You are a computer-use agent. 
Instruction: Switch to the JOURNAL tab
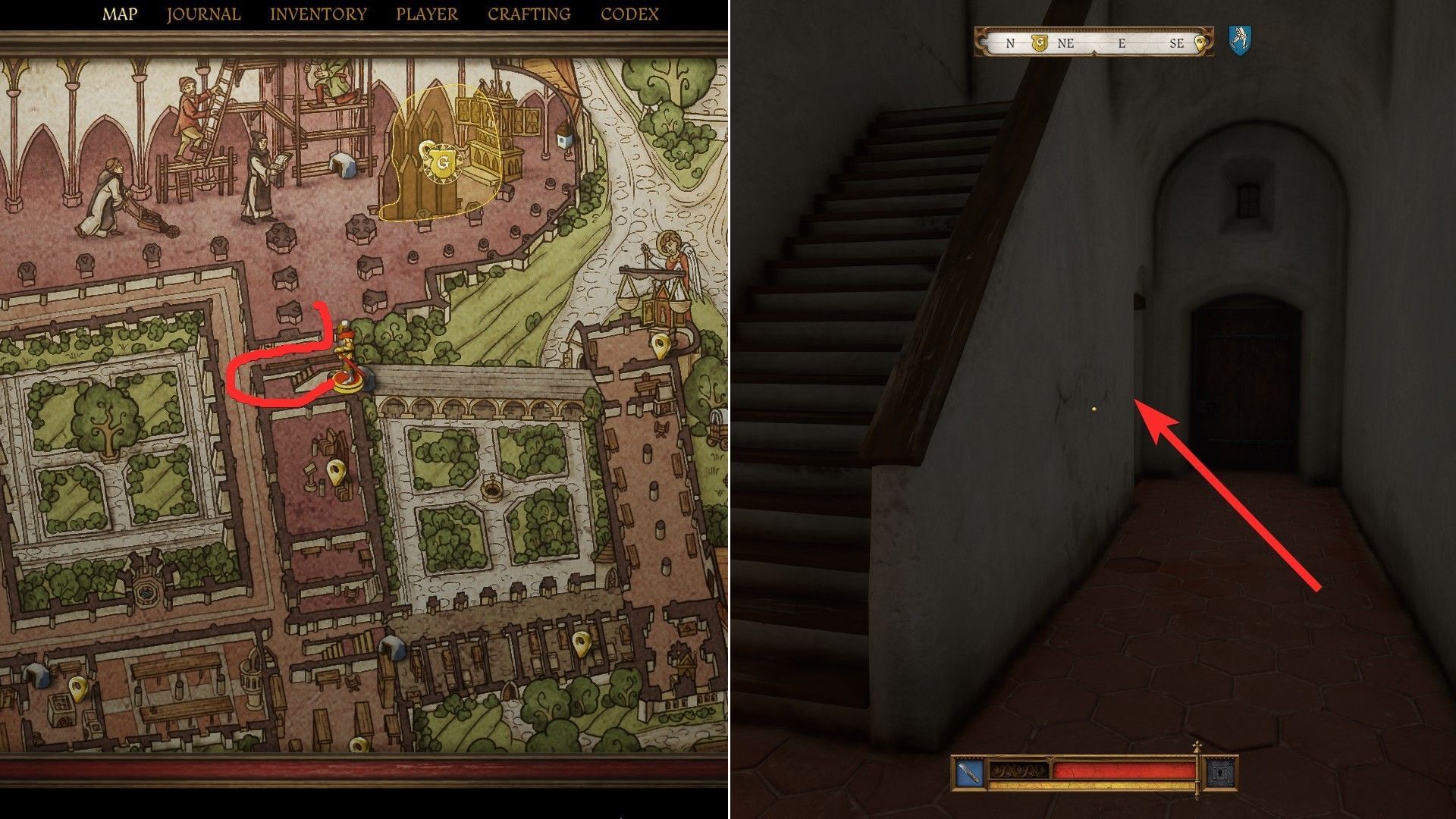coord(203,13)
